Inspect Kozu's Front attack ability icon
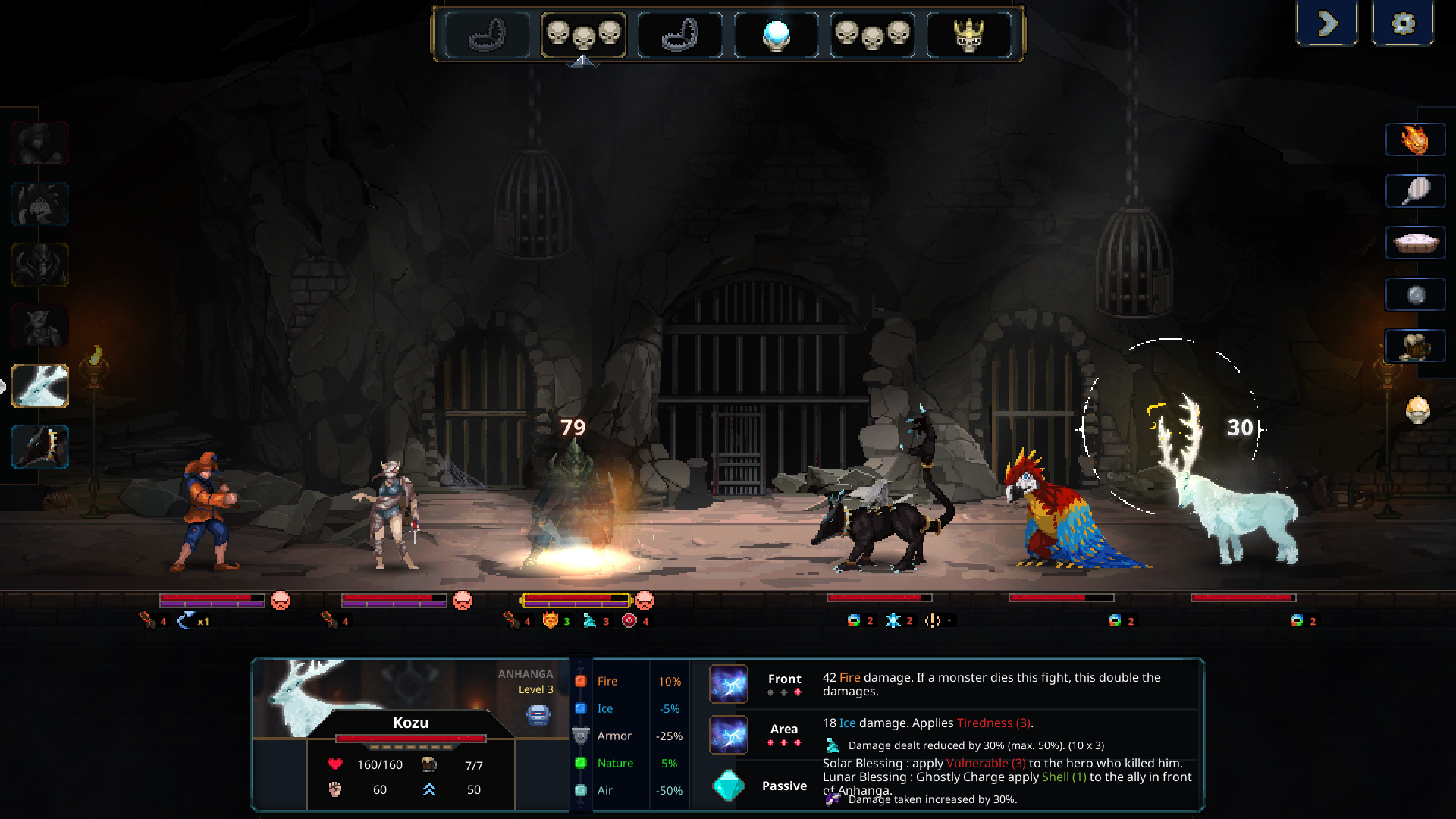 (729, 685)
